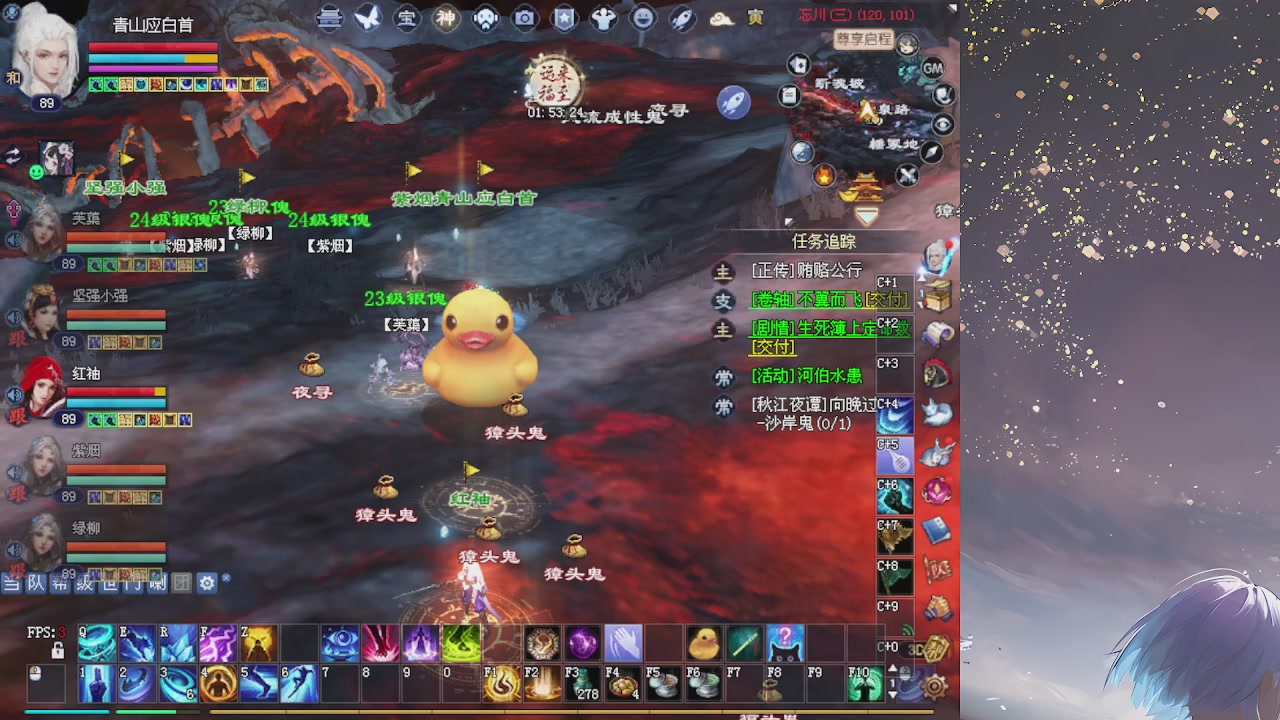The height and width of the screenshot is (720, 1280).
Task: Select the butterfly icon in top toolbar
Action: [x=368, y=18]
